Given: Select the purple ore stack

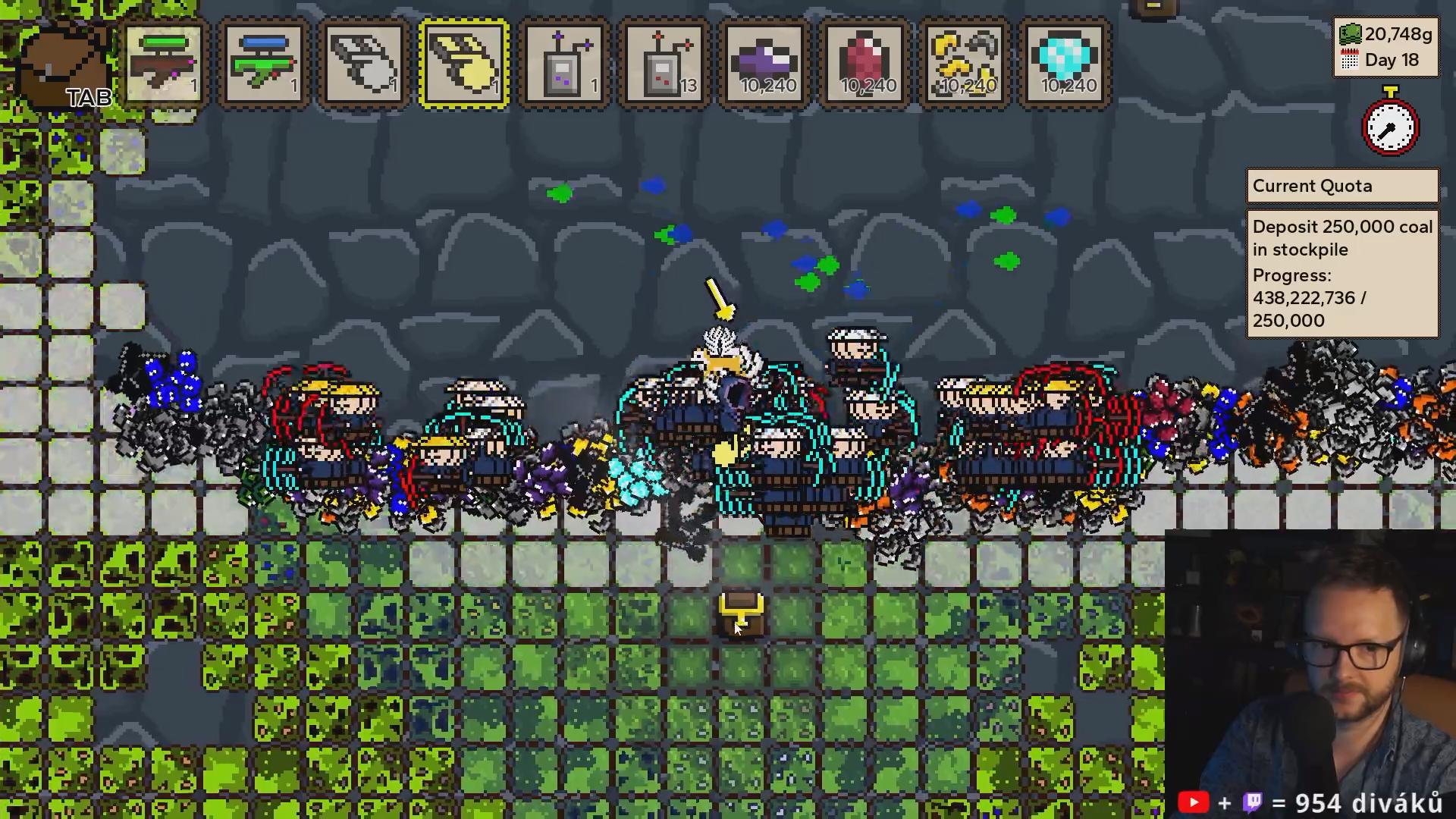Looking at the screenshot, I should point(764,64).
